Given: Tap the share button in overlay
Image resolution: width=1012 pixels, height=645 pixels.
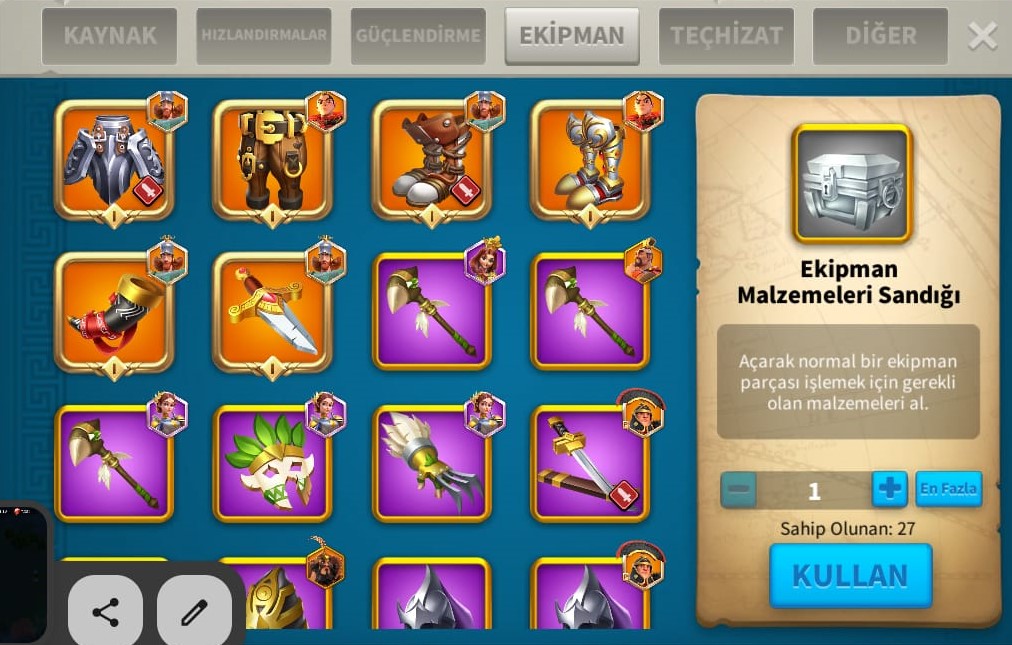Looking at the screenshot, I should 105,612.
